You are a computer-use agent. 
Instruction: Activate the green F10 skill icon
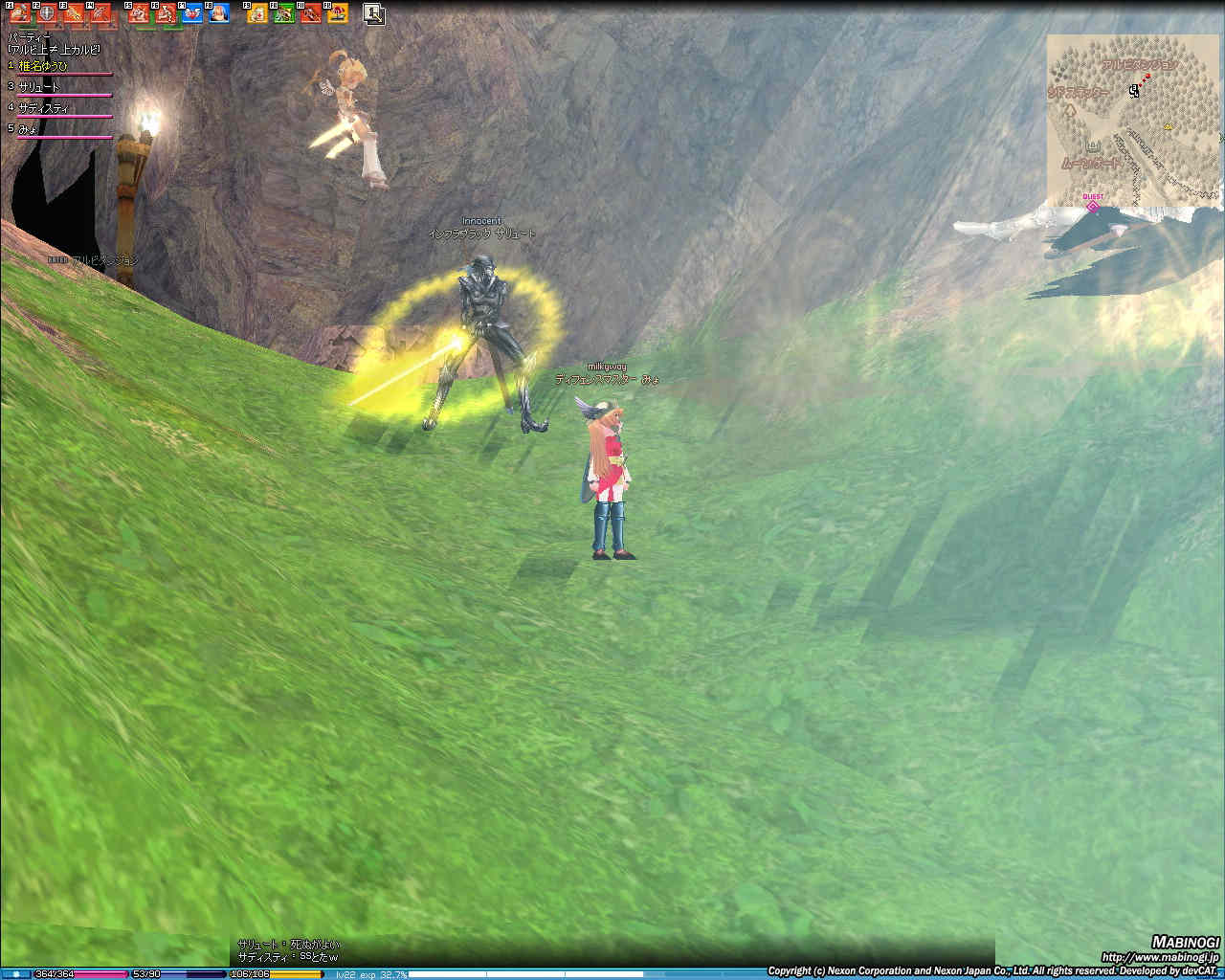(x=284, y=13)
